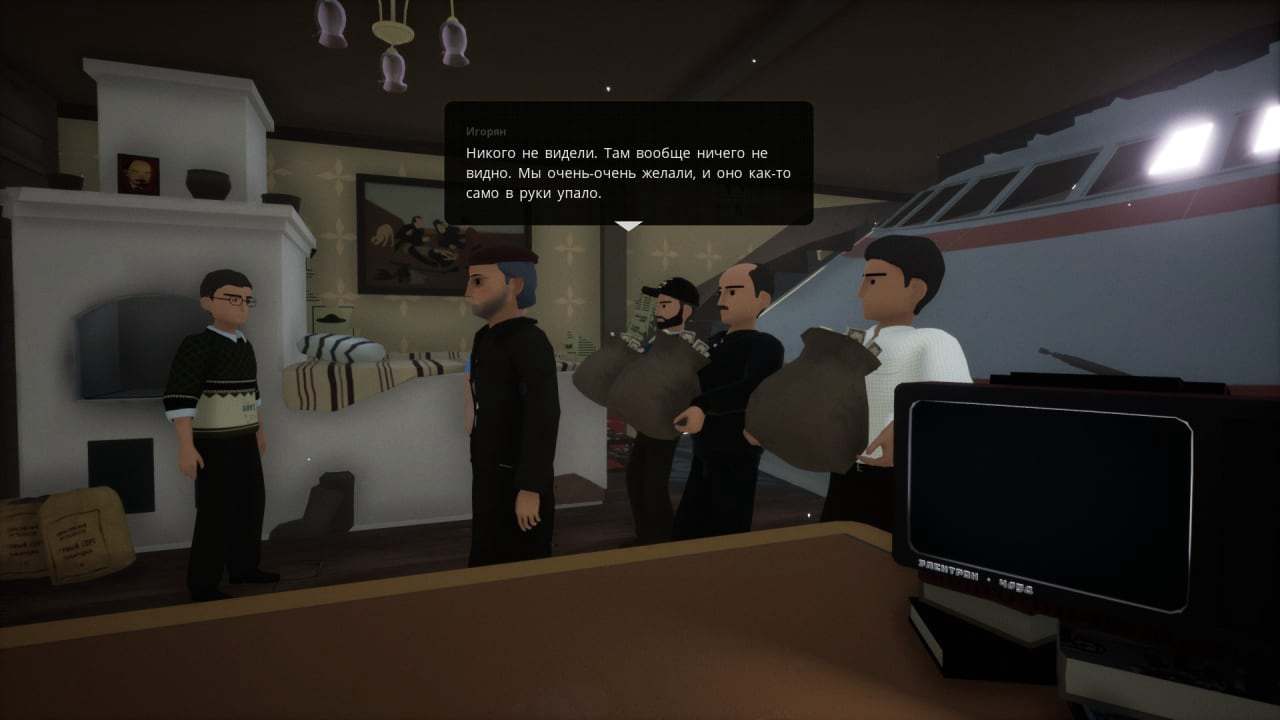This screenshot has width=1280, height=720.
Task: Advance the dialogue with the white arrow
Action: click(x=627, y=226)
